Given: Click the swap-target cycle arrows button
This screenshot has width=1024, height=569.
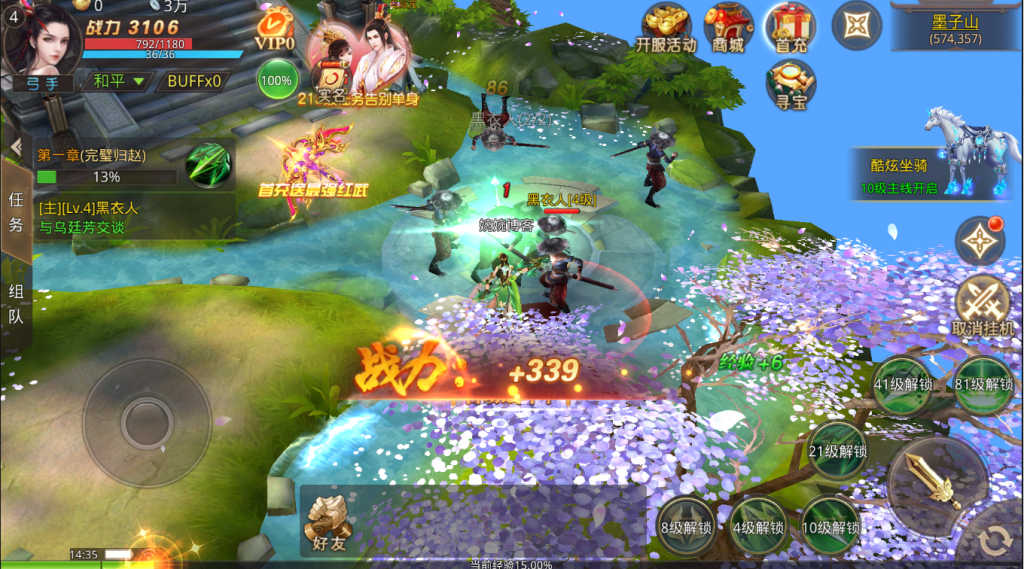Looking at the screenshot, I should click(994, 541).
